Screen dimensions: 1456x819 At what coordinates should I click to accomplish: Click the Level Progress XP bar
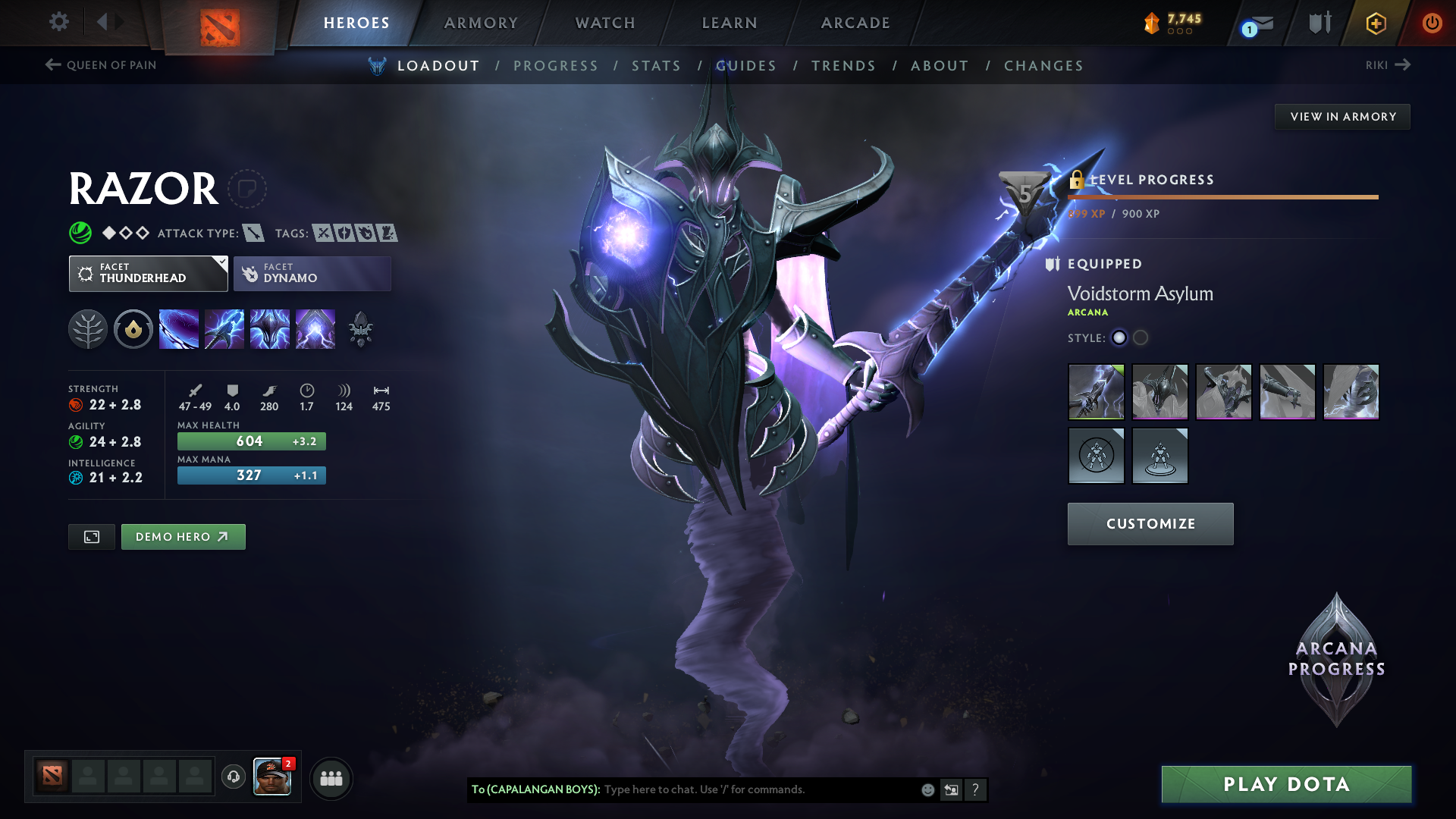point(1222,198)
